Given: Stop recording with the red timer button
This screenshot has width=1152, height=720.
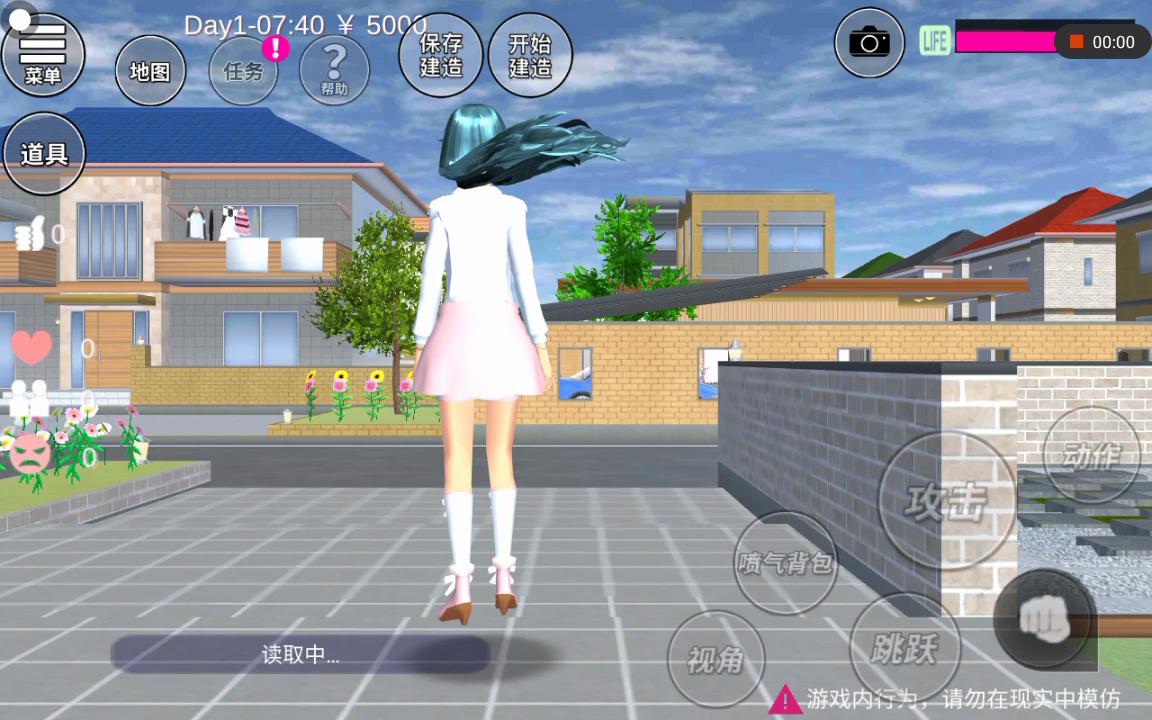Looking at the screenshot, I should tap(1102, 42).
